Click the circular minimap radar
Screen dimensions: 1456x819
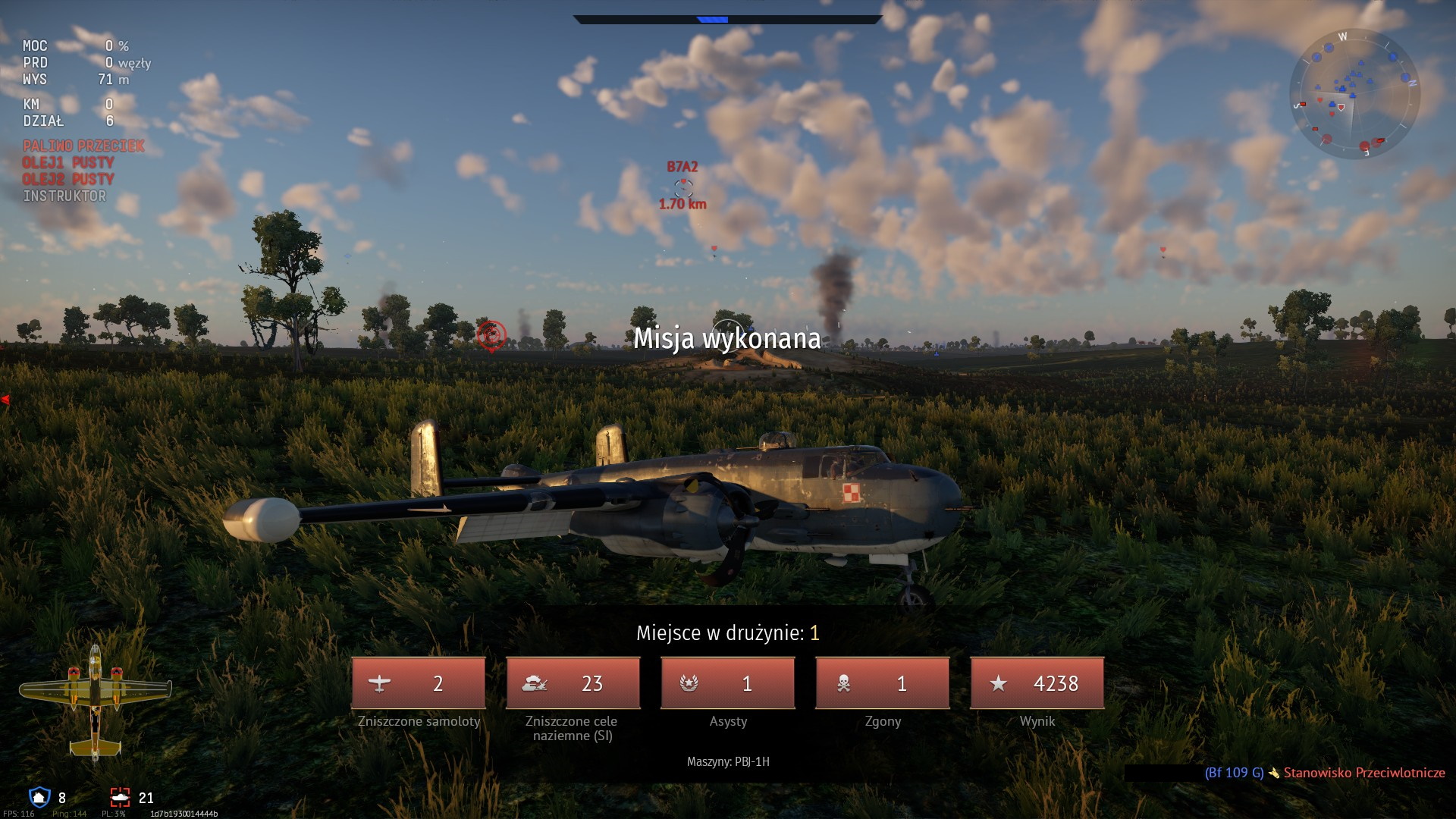1354,94
